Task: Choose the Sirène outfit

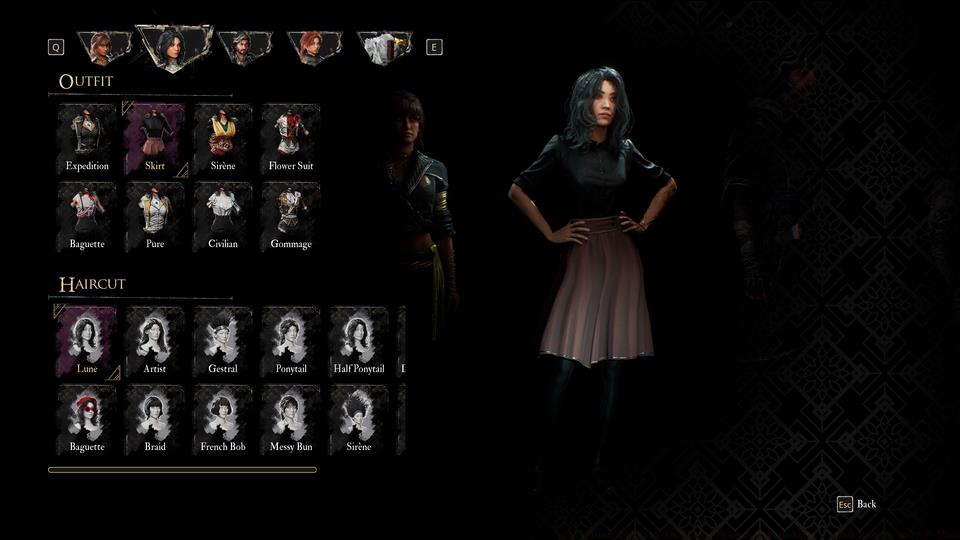Action: 223,138
